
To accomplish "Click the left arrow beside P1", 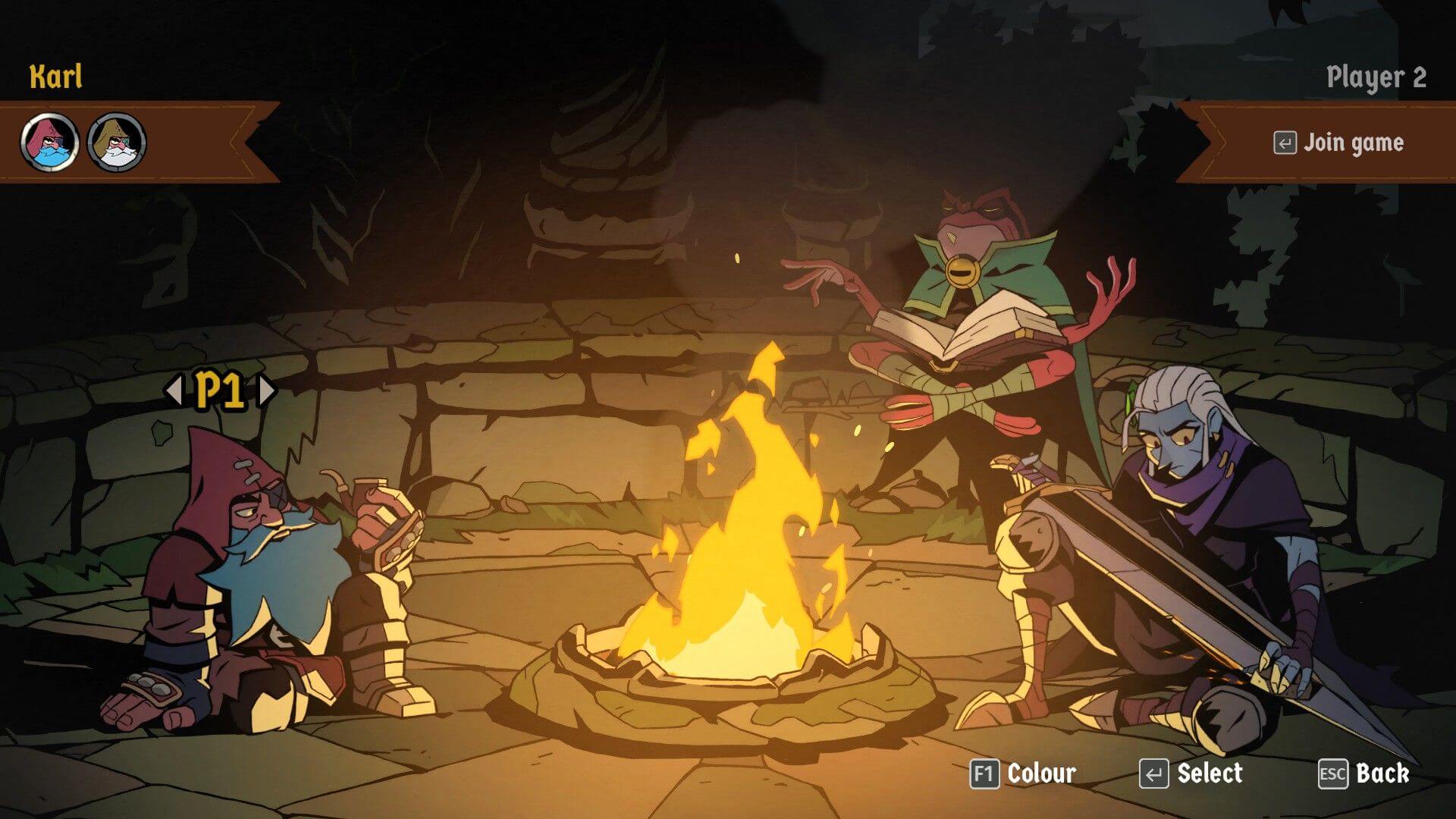I will (x=175, y=388).
